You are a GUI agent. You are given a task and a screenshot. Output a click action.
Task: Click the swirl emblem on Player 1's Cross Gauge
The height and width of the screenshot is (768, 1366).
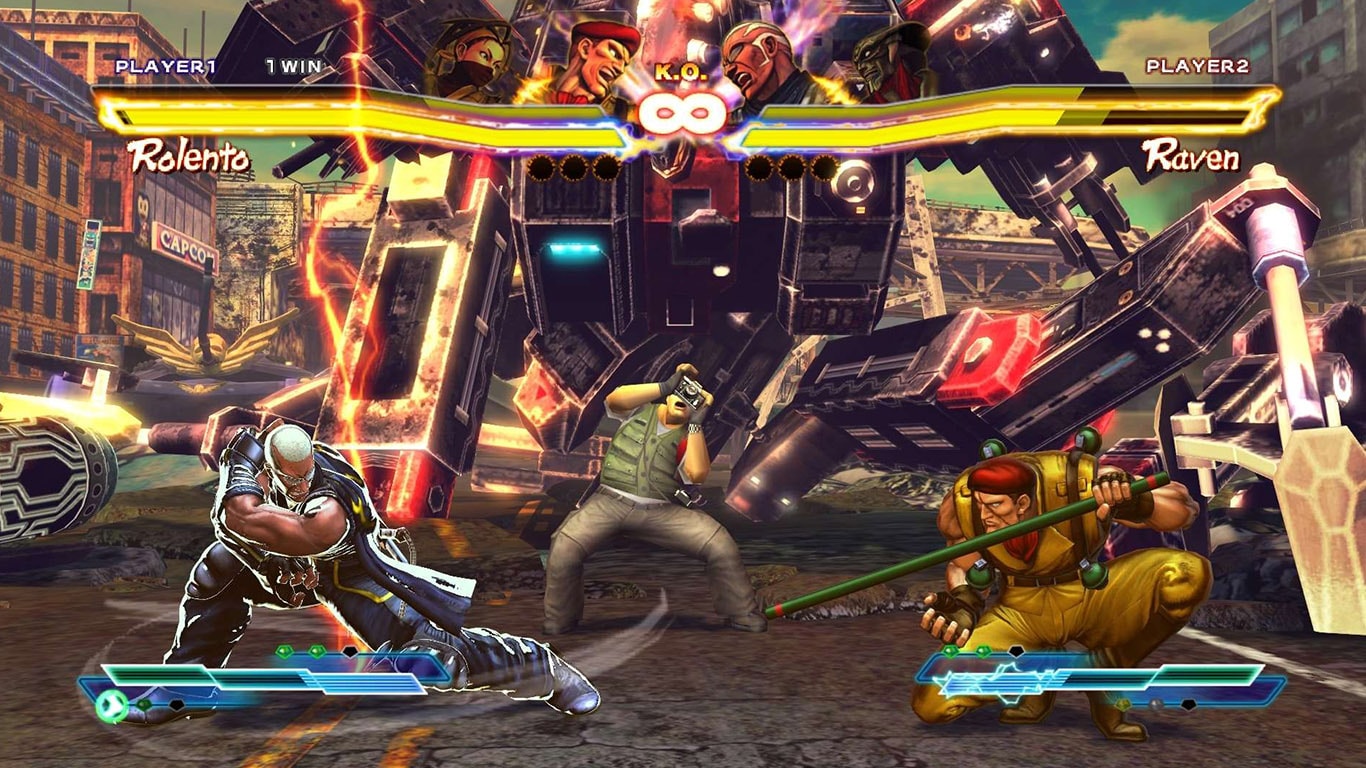112,703
